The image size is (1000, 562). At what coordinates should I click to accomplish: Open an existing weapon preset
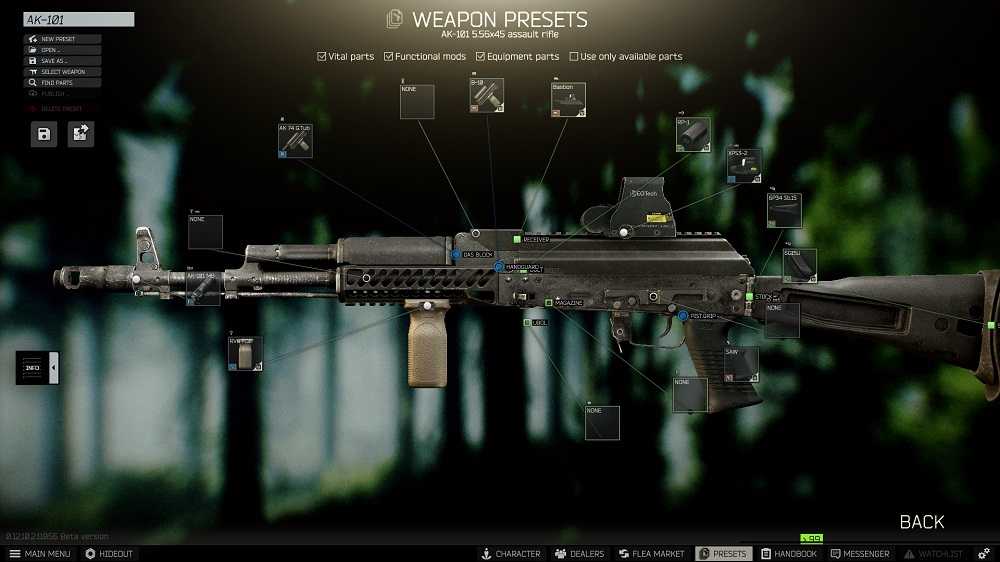pos(62,50)
